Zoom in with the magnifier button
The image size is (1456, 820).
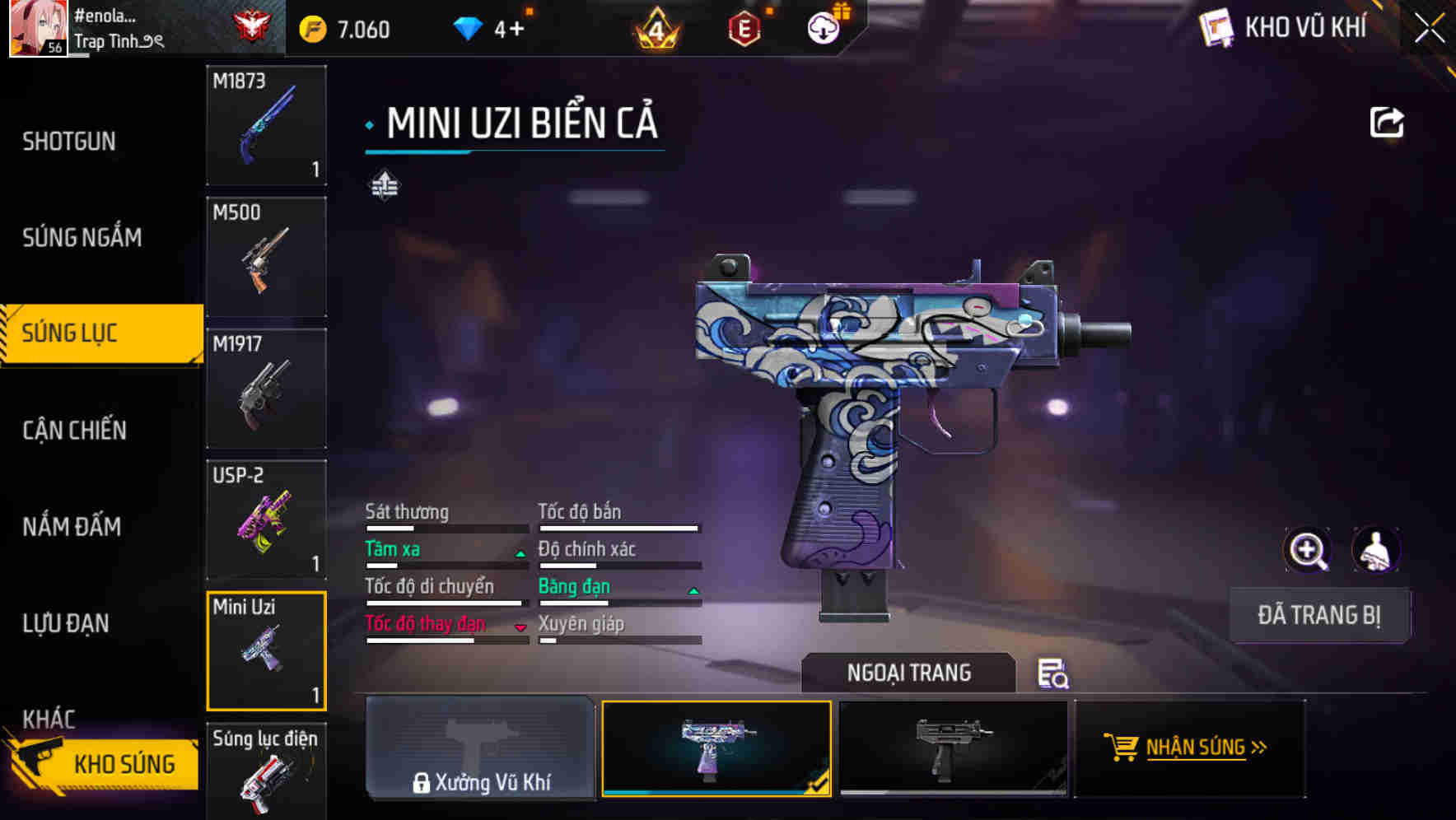click(x=1308, y=550)
